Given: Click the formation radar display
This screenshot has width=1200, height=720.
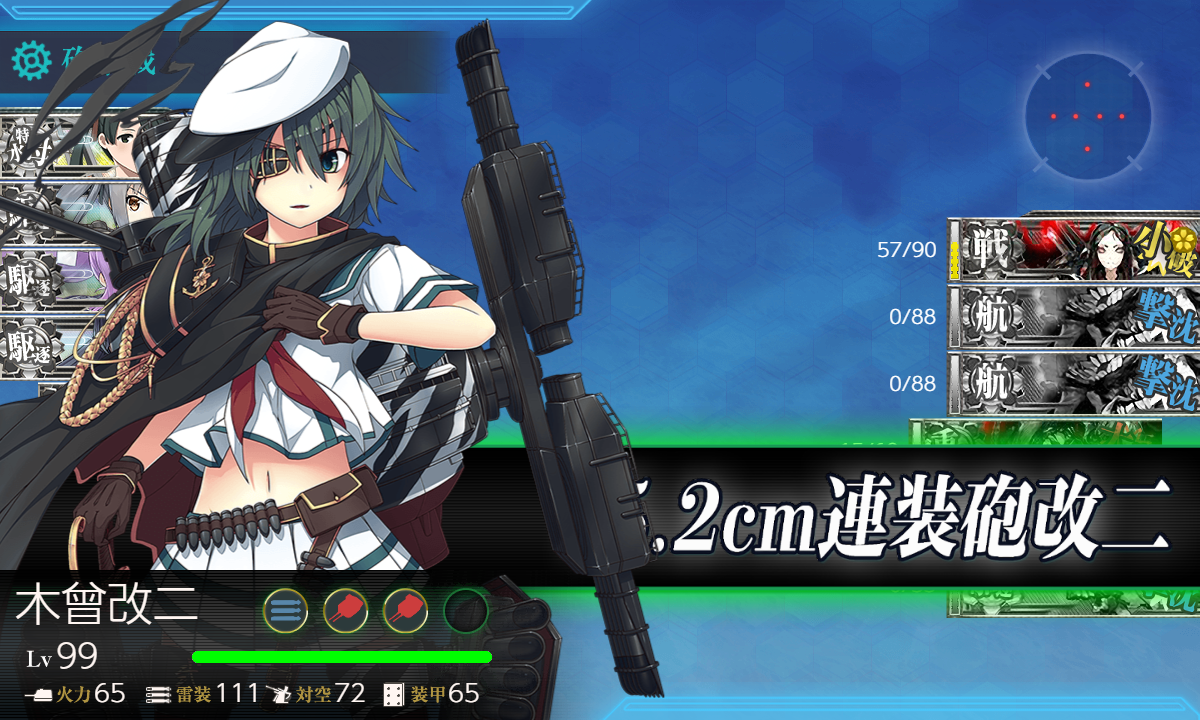Looking at the screenshot, I should pos(1087,116).
